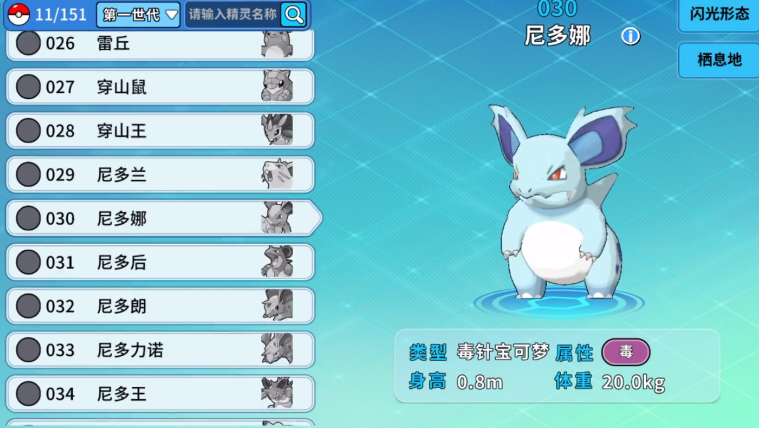Select list entry 034 尼多王
The width and height of the screenshot is (759, 428).
tap(160, 394)
